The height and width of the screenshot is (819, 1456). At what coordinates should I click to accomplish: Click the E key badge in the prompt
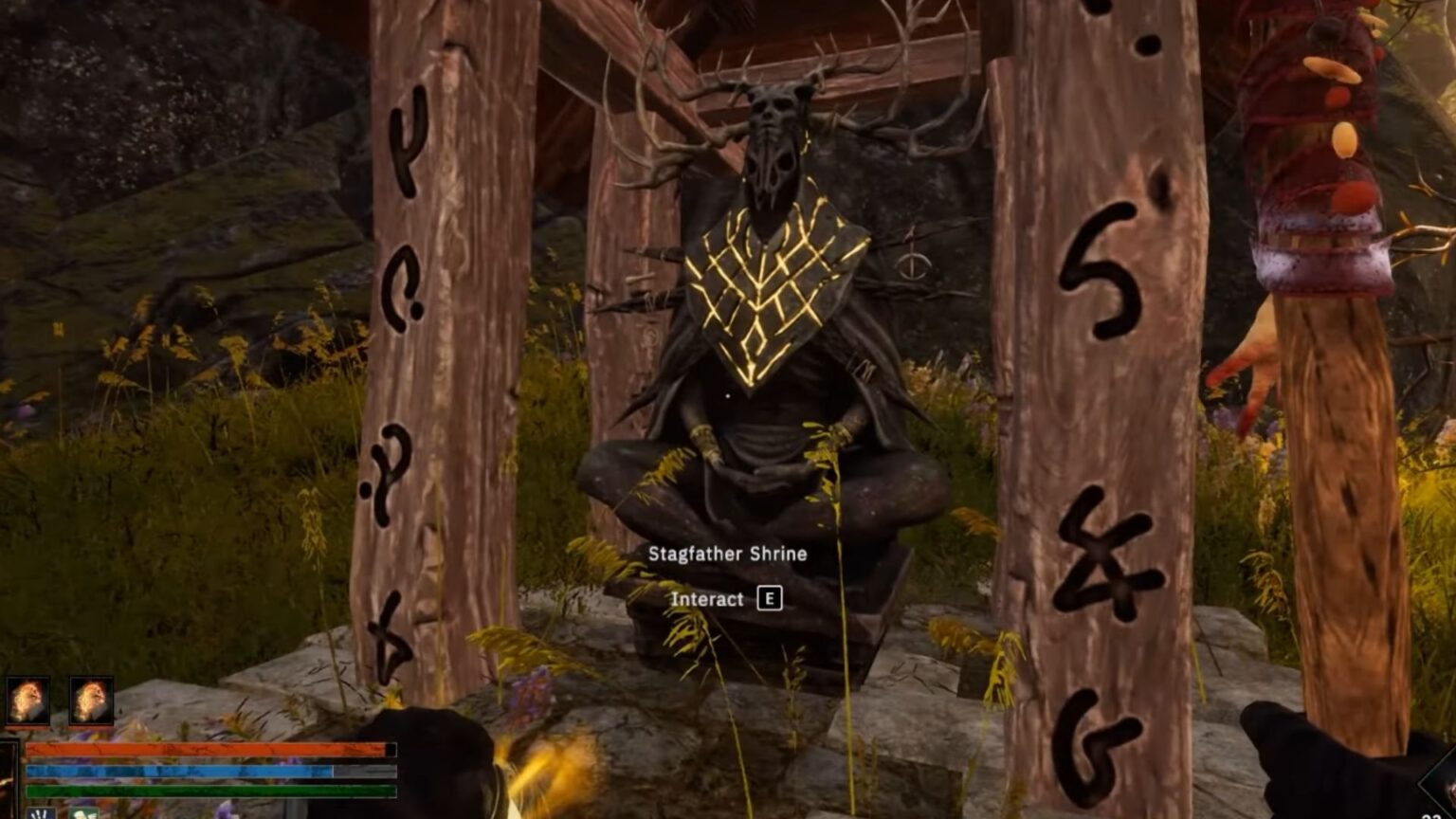(770, 599)
